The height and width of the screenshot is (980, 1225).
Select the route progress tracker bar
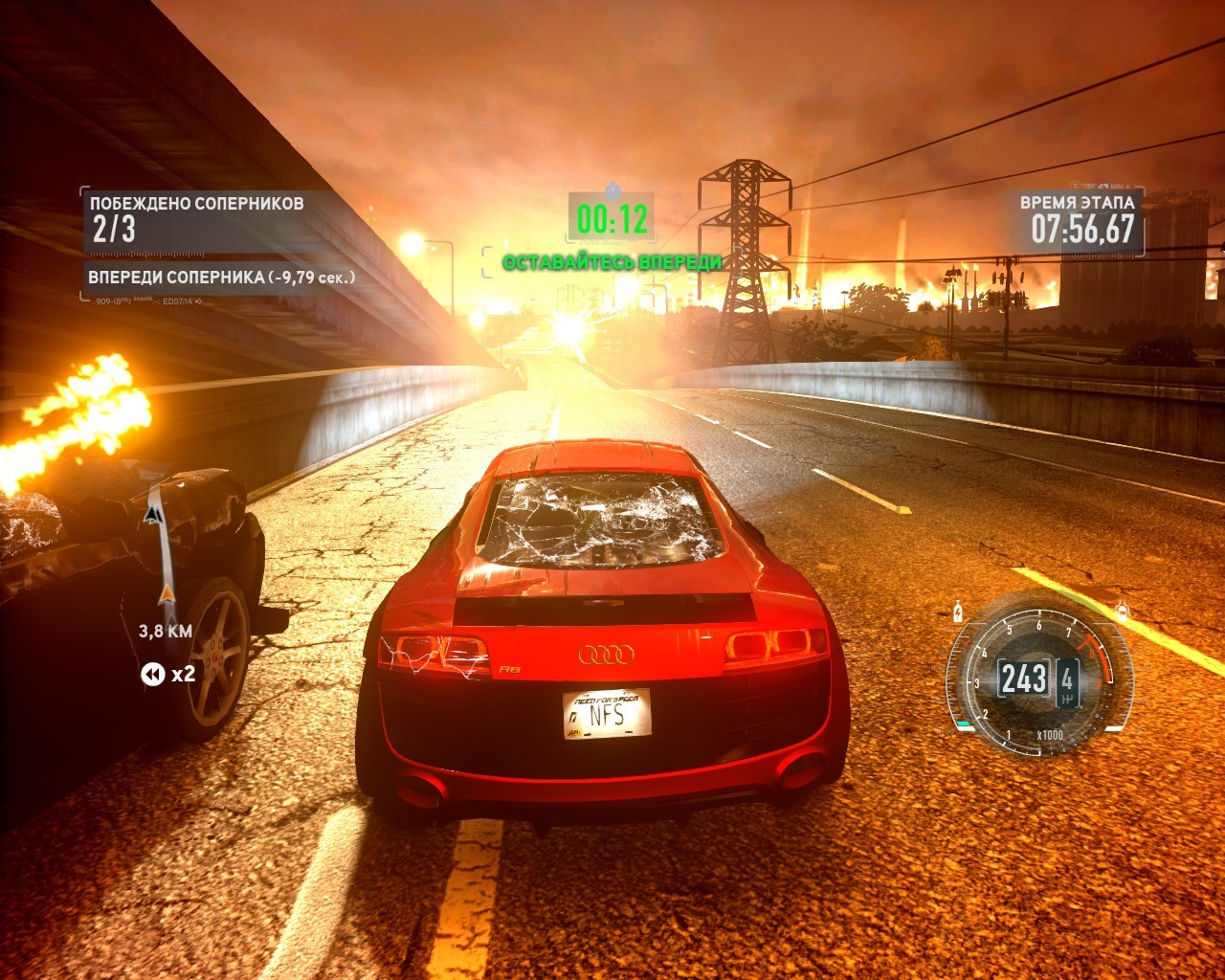tap(161, 551)
